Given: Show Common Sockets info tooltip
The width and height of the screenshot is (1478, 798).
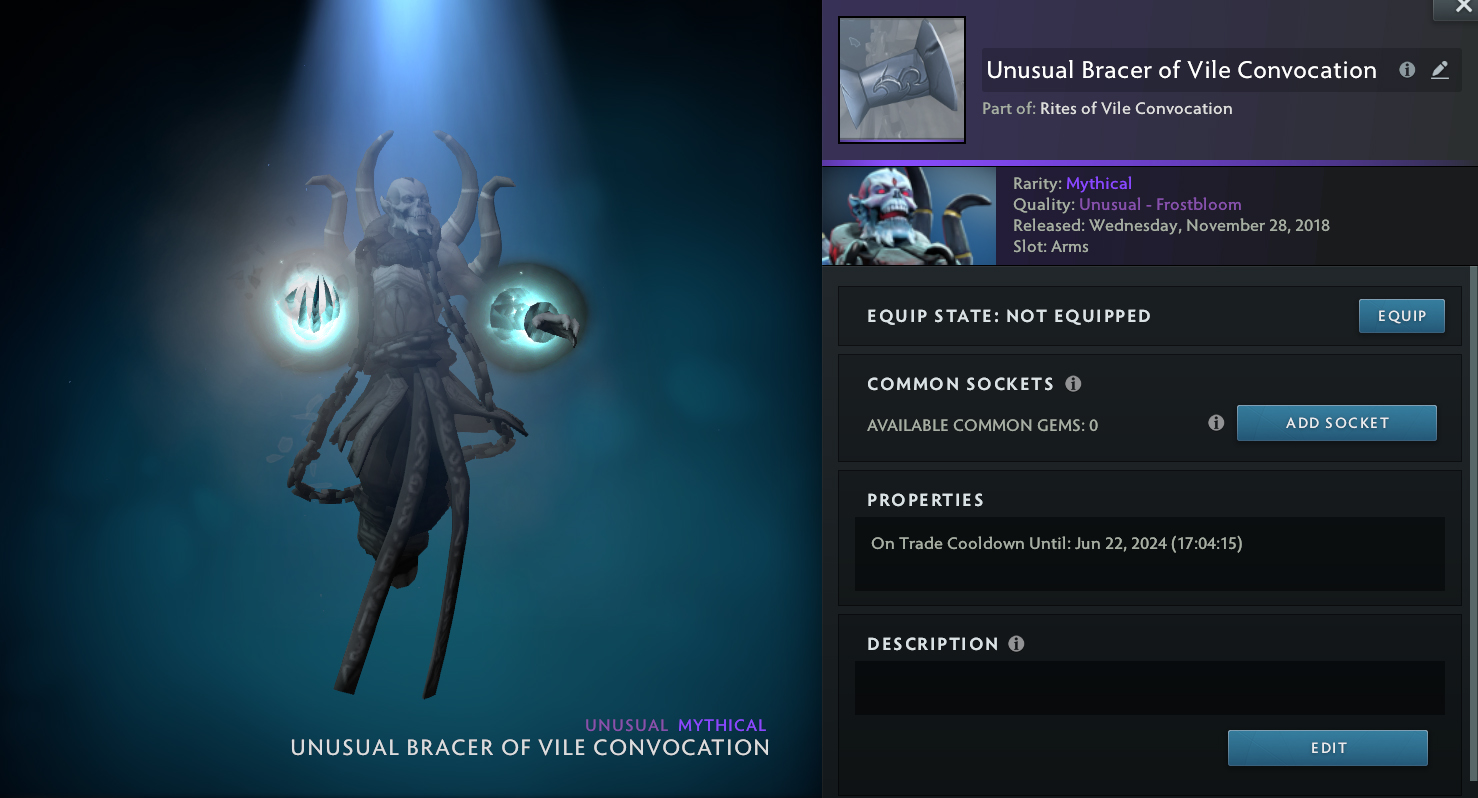Looking at the screenshot, I should [1073, 384].
